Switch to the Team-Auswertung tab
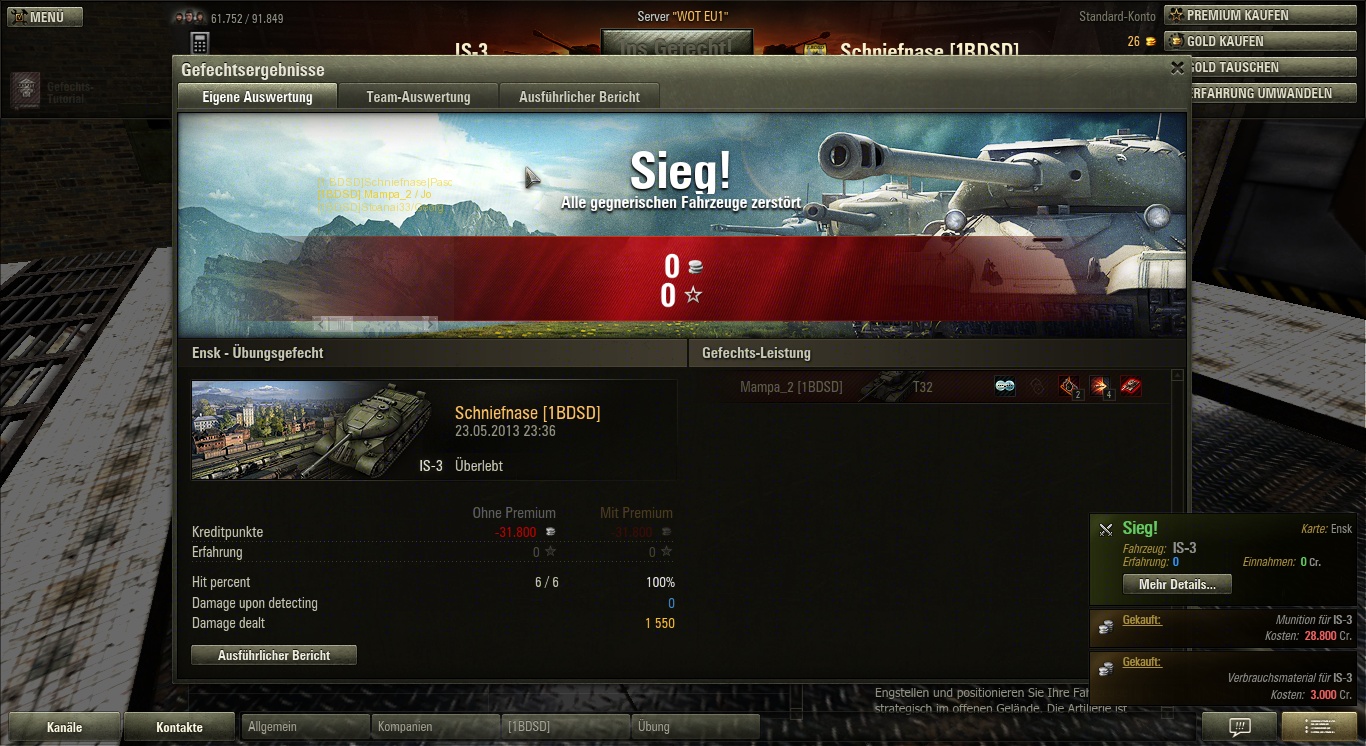The width and height of the screenshot is (1366, 746). pos(418,97)
